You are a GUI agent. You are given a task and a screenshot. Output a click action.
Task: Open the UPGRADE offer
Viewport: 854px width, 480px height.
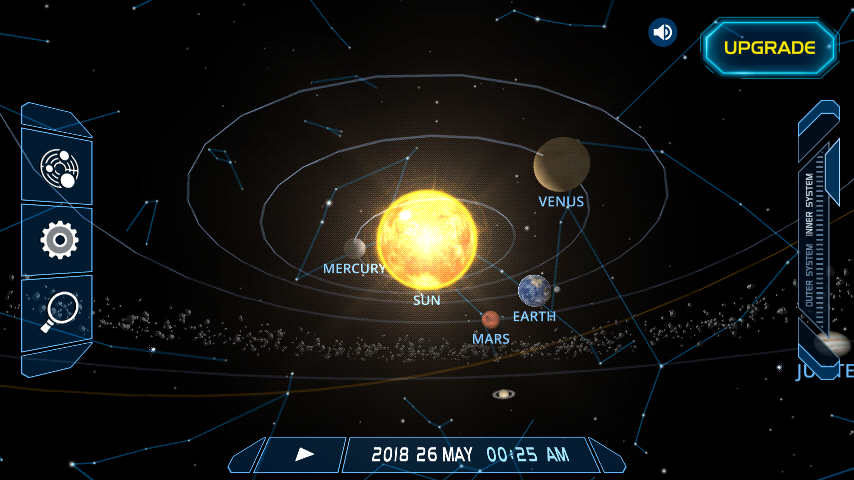(769, 47)
